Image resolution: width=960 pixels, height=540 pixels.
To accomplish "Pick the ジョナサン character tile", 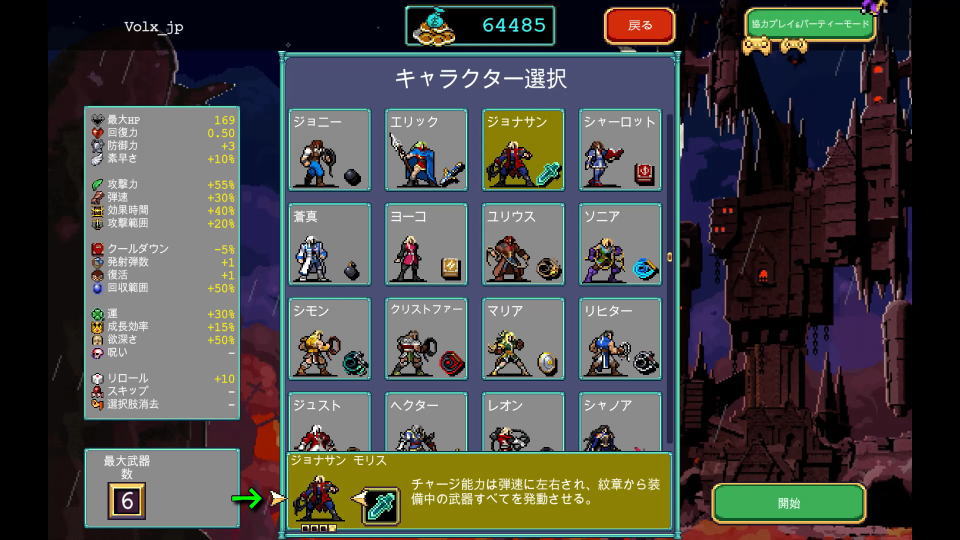I will pos(523,150).
